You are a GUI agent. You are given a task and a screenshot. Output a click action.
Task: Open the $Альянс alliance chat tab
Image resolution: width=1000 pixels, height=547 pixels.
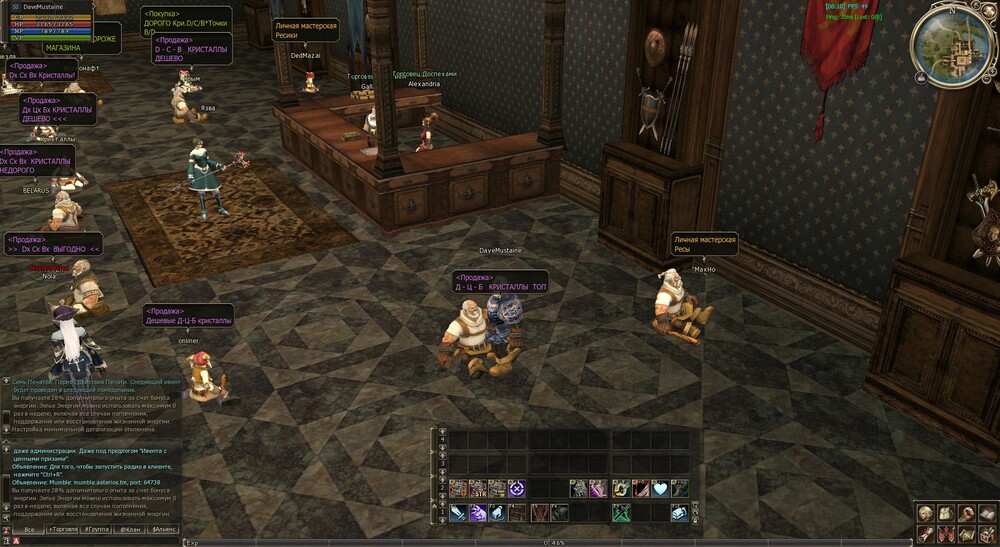tap(164, 529)
